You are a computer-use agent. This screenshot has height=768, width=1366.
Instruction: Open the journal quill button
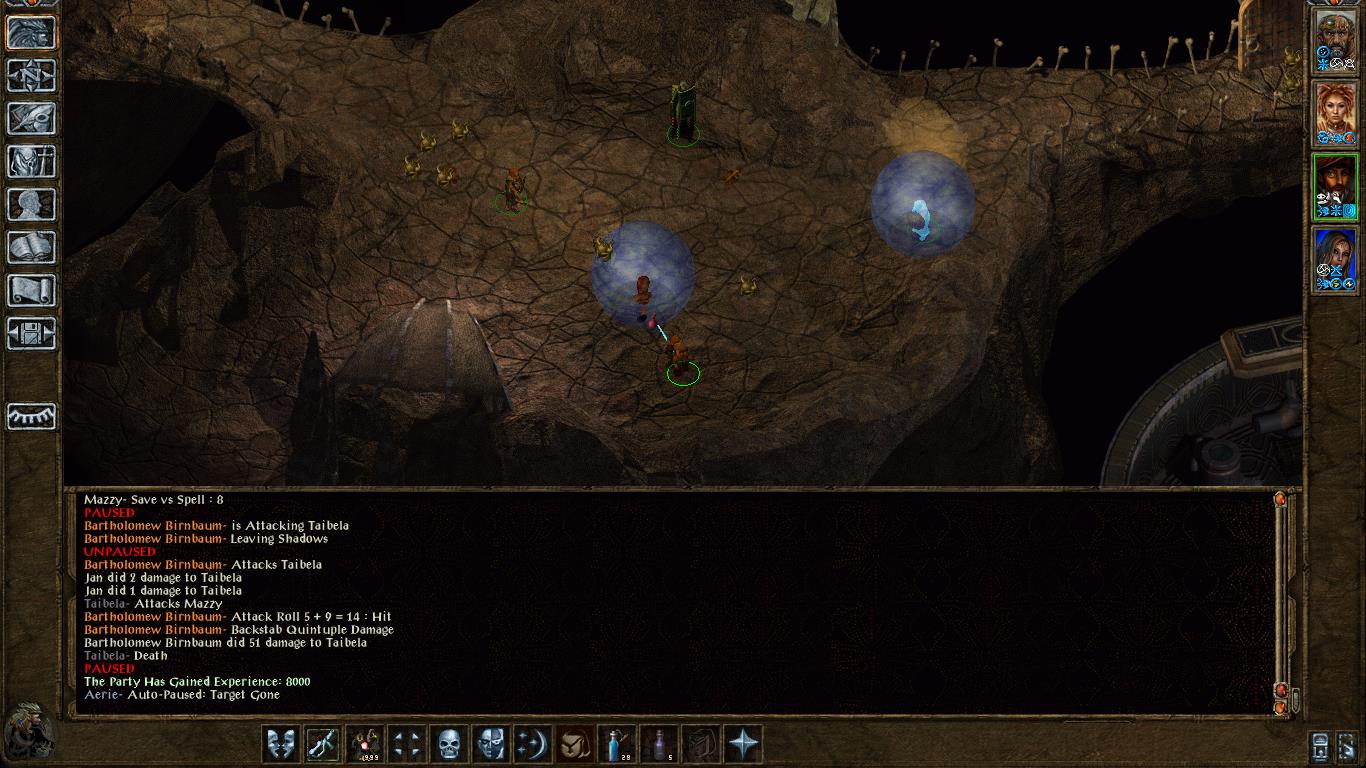(x=32, y=118)
